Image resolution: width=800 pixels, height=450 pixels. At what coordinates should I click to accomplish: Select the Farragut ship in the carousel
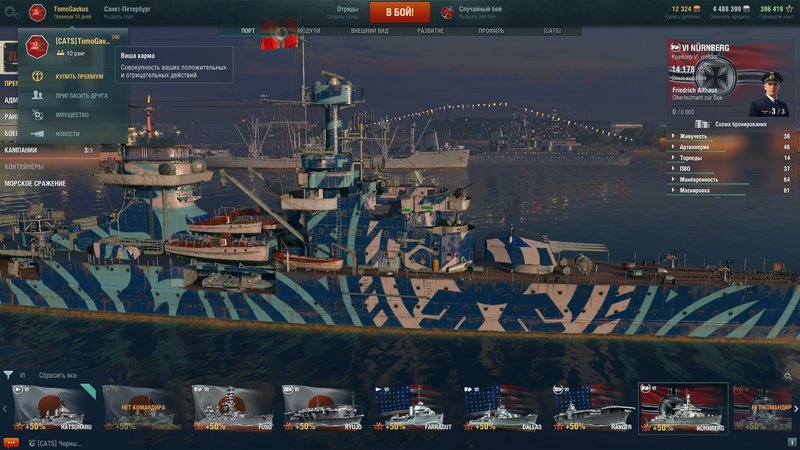[411, 406]
